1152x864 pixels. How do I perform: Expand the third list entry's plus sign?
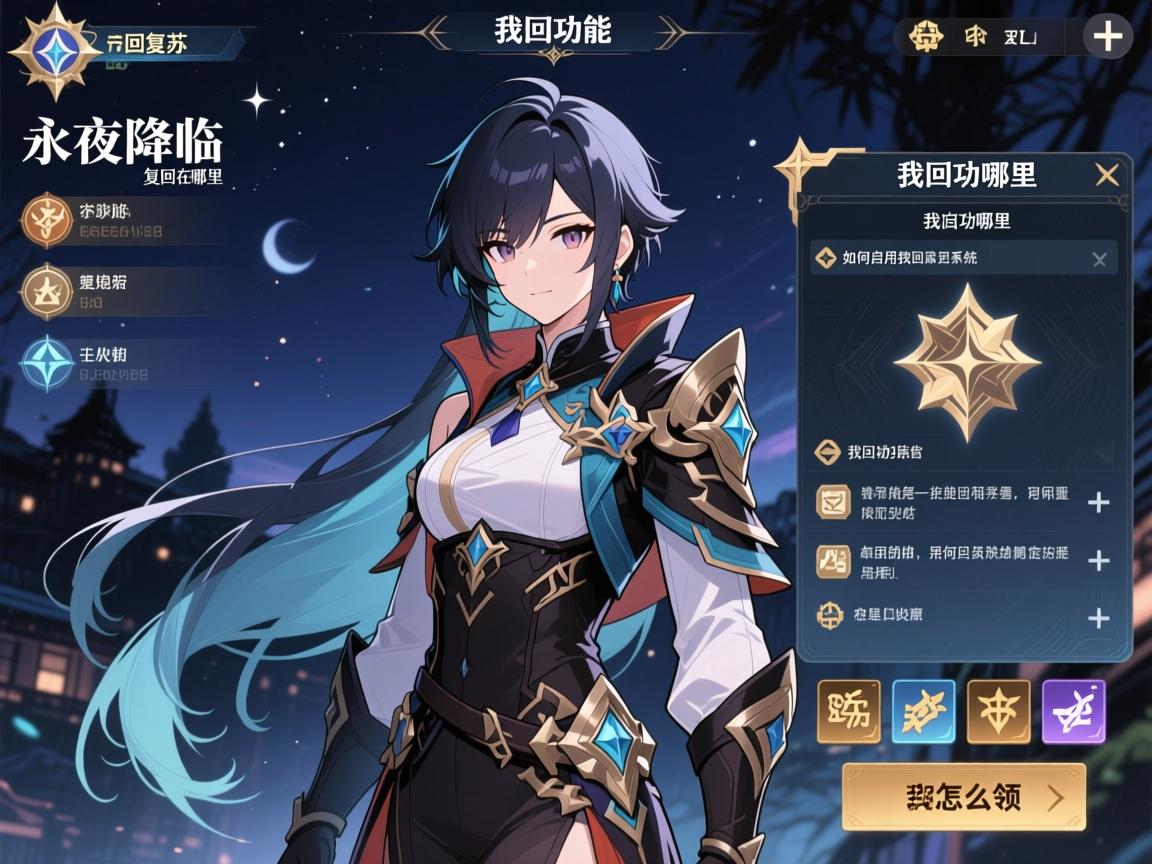point(1098,618)
